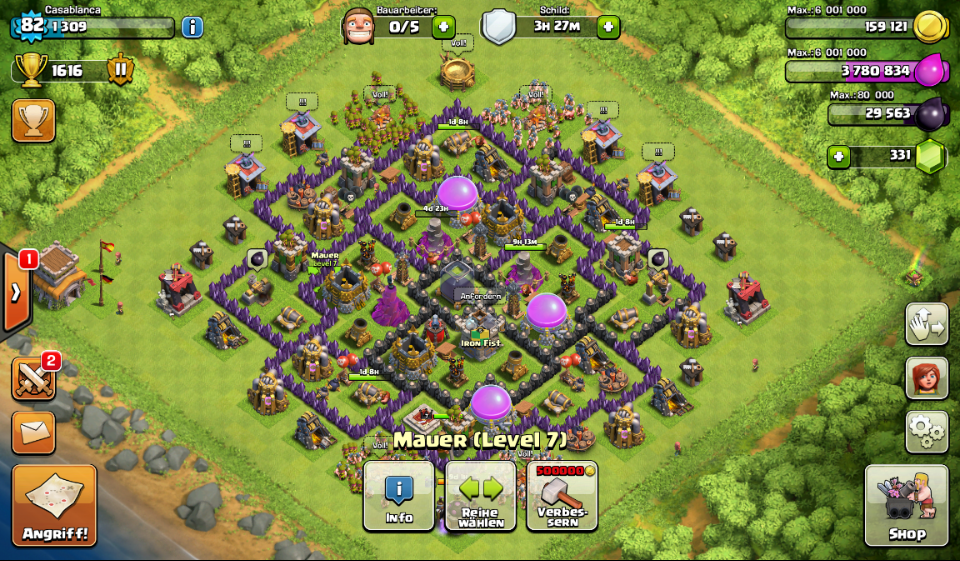Open the blue player info button
The height and width of the screenshot is (561, 960).
tap(192, 27)
